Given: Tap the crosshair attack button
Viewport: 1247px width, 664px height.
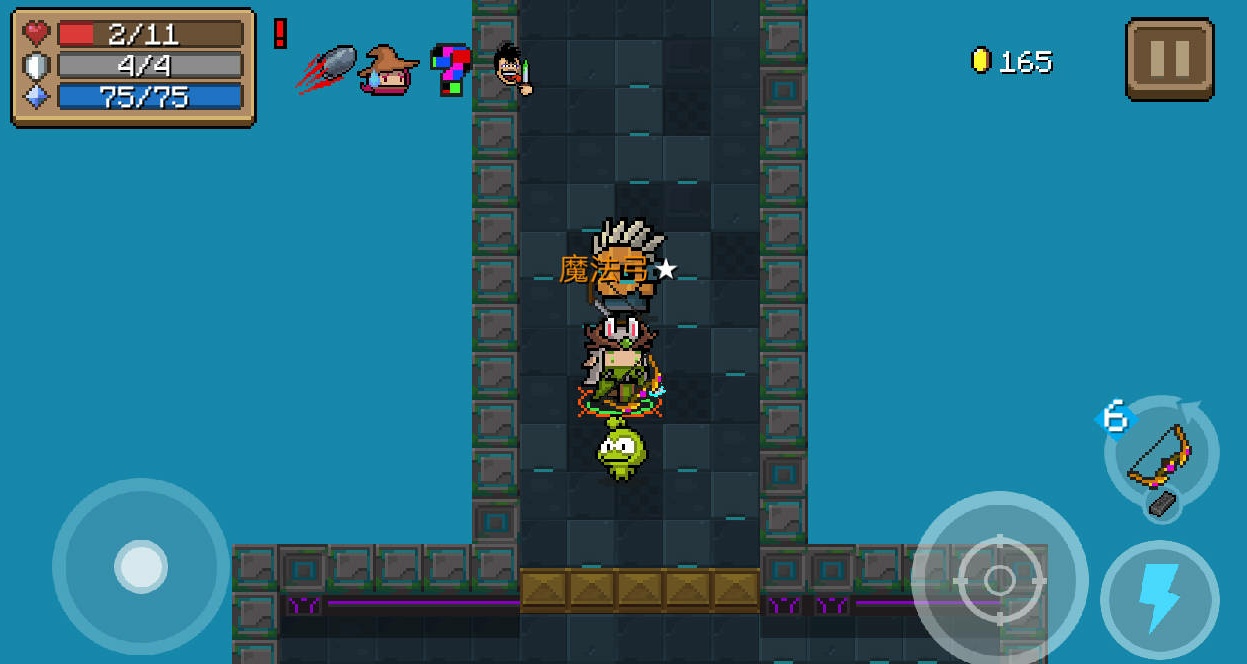Looking at the screenshot, I should (999, 579).
